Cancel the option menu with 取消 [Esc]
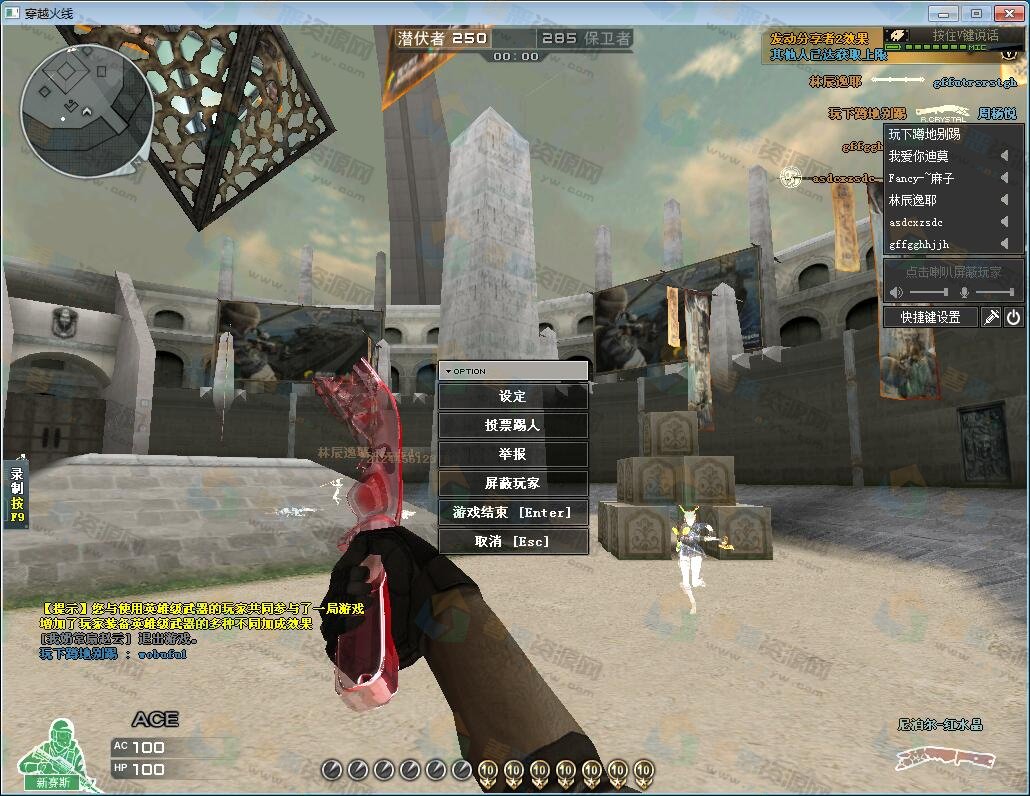 (513, 541)
